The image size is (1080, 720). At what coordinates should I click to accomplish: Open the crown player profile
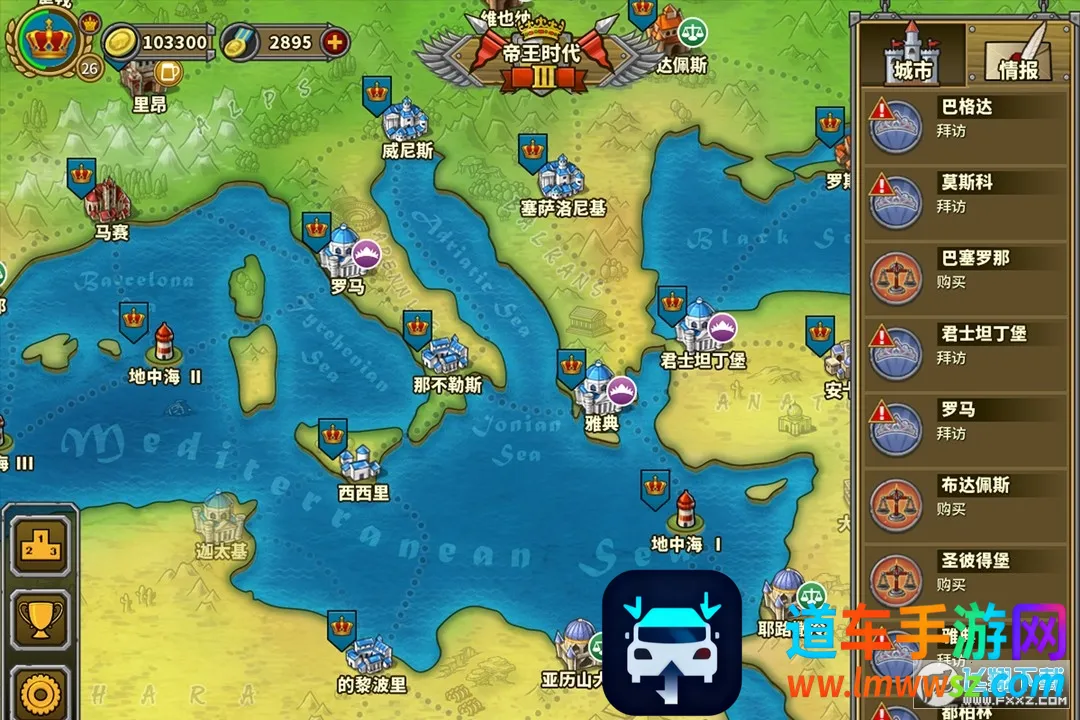coord(43,41)
